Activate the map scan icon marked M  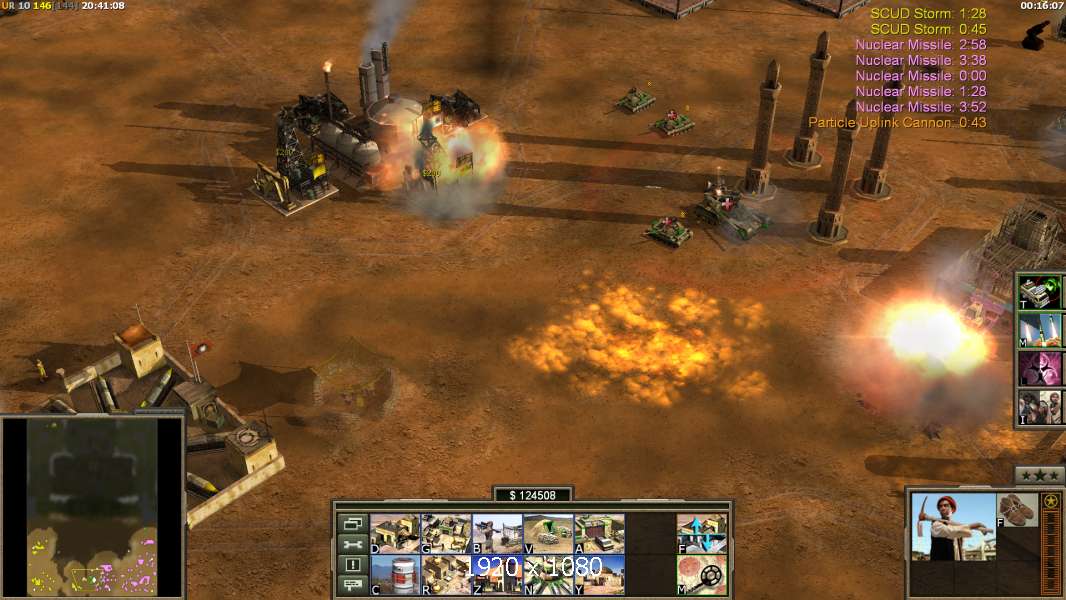click(702, 574)
